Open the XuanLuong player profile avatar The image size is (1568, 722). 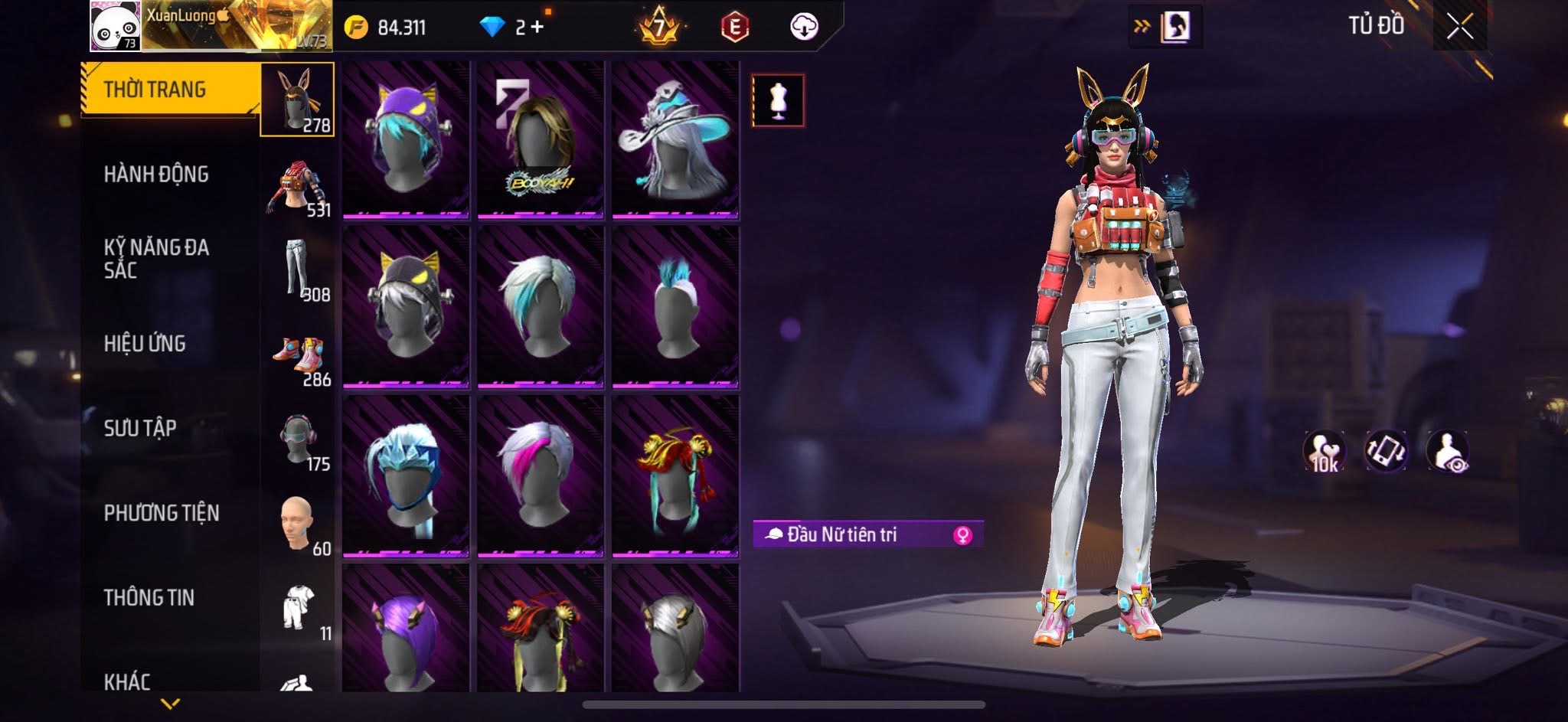(115, 26)
